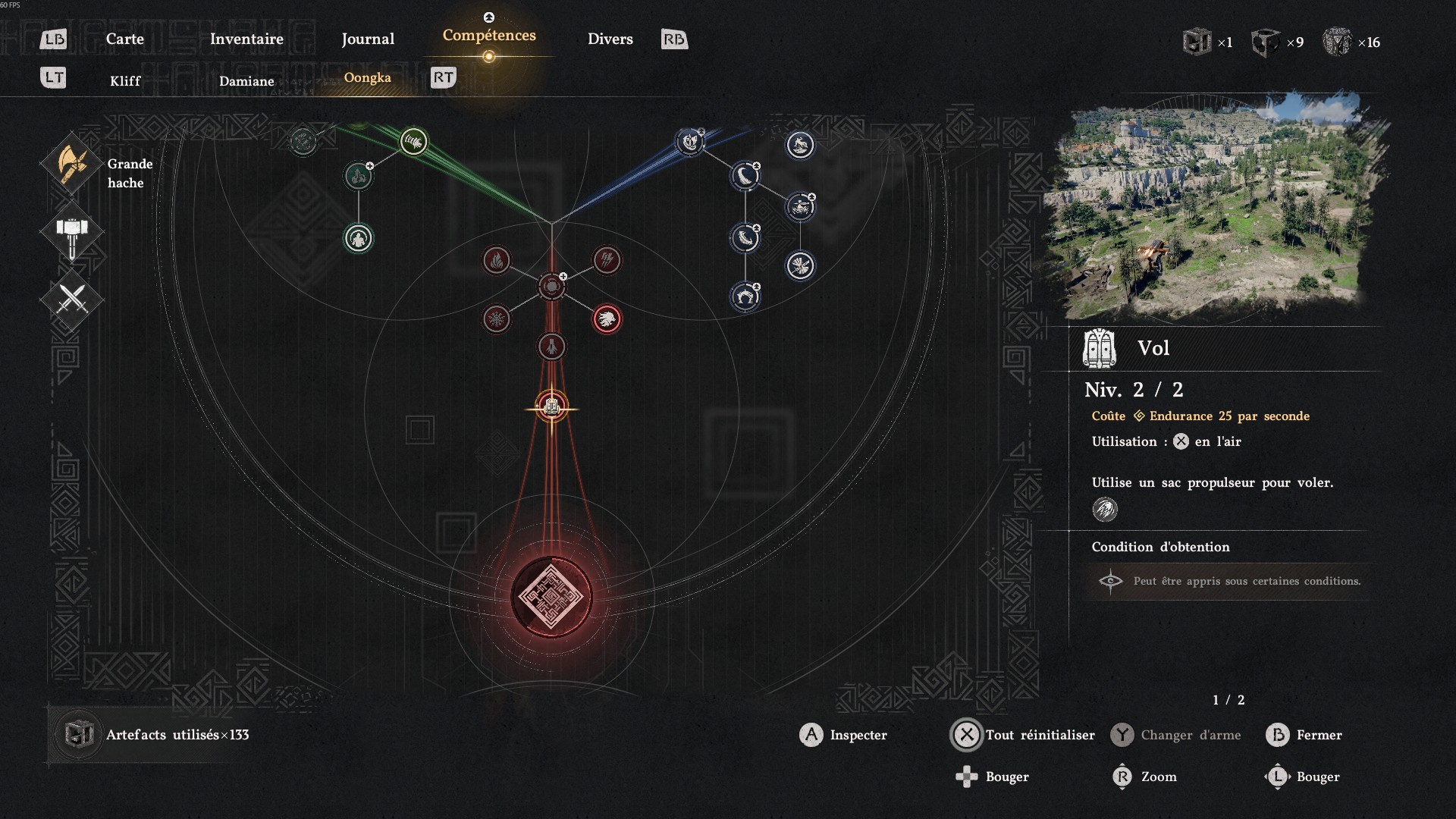Pick the crossed swords weapon icon
The height and width of the screenshot is (819, 1456).
(x=71, y=300)
